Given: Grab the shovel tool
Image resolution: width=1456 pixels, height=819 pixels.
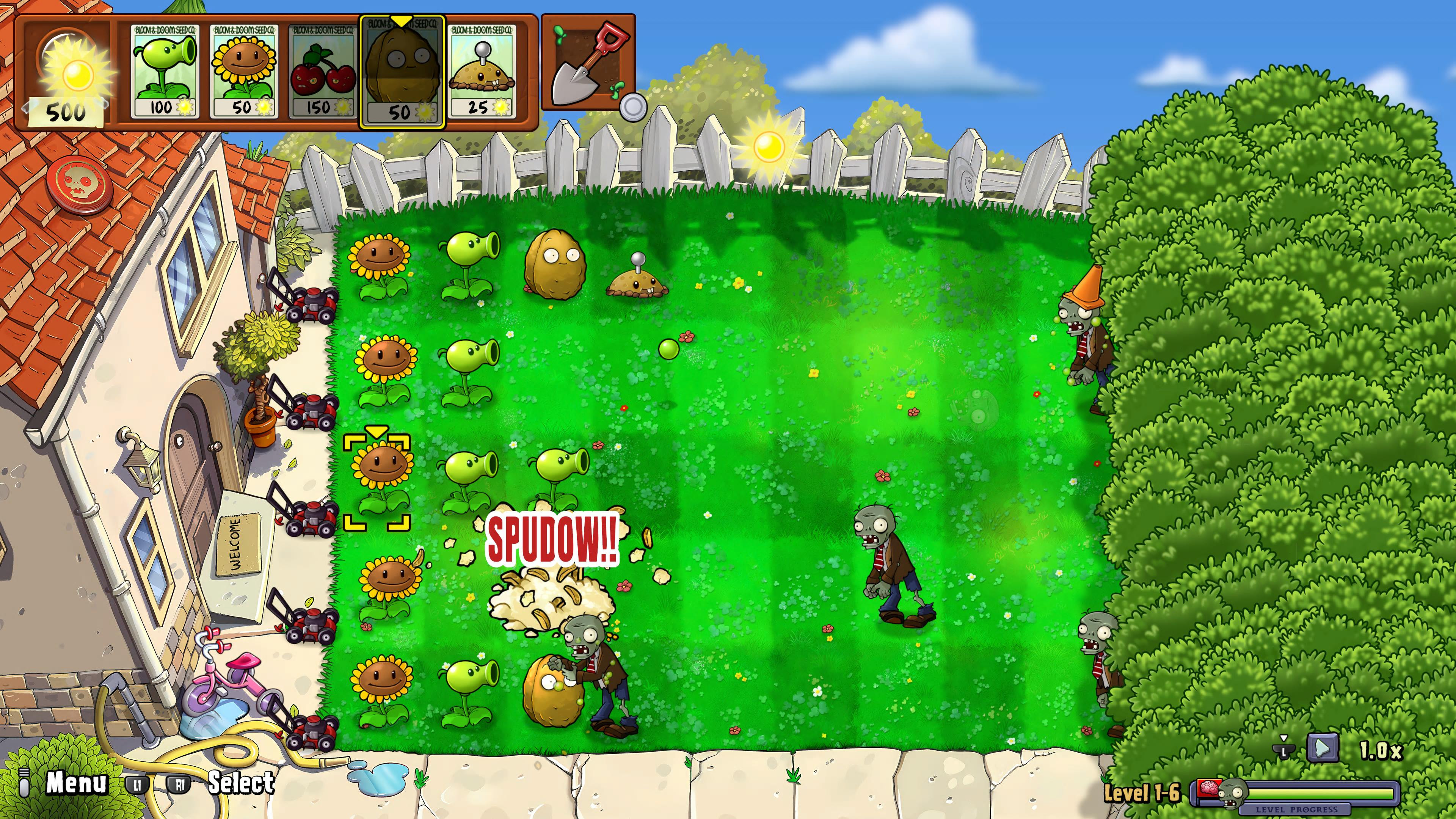Looking at the screenshot, I should [588, 63].
